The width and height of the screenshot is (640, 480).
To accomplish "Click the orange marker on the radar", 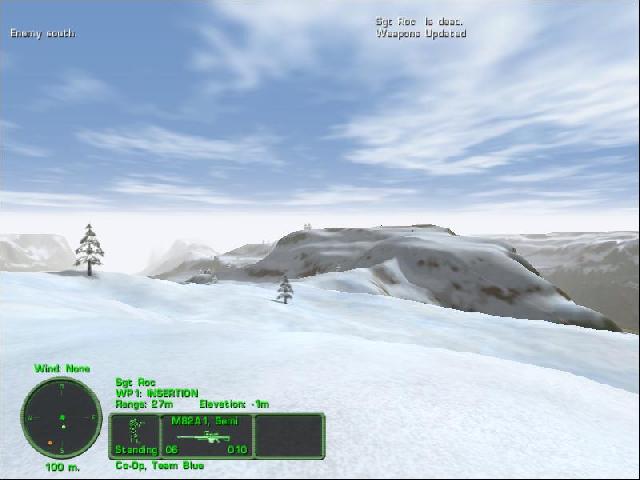I will click(x=48, y=442).
